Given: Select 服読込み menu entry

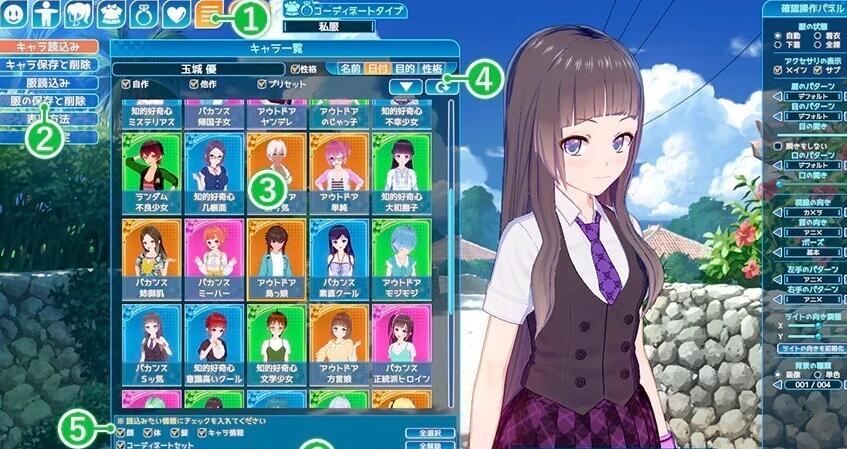Looking at the screenshot, I should [x=50, y=82].
